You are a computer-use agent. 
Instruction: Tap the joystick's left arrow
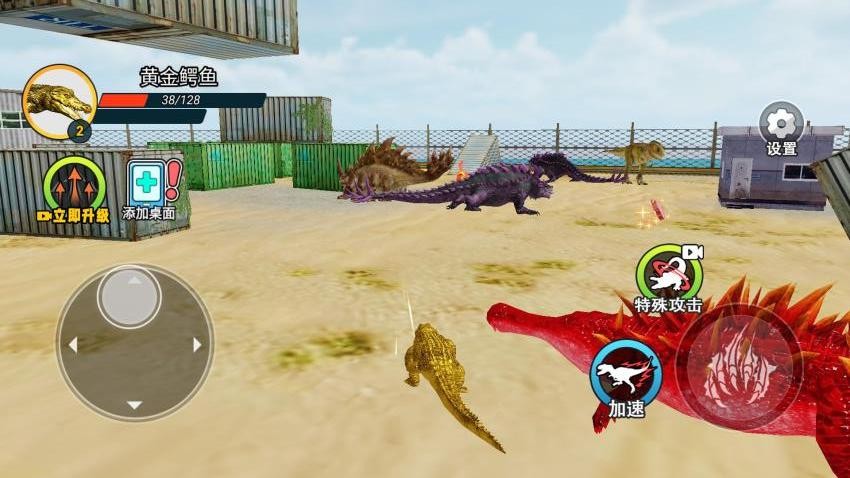pos(72,344)
